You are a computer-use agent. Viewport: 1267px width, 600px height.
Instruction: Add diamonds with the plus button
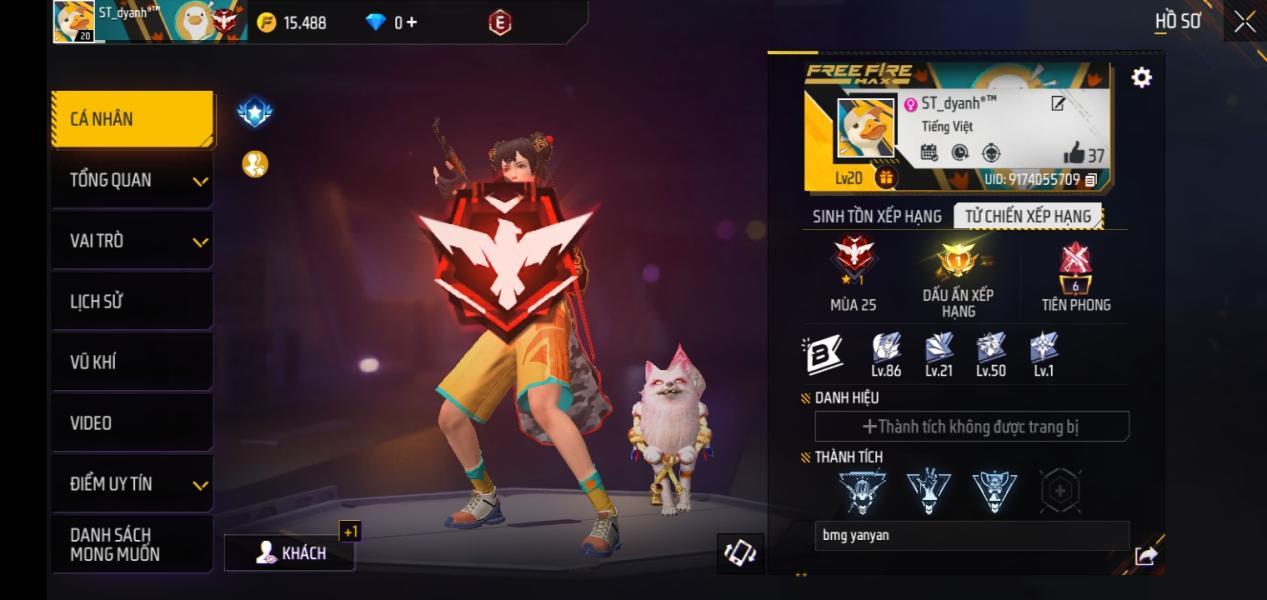pos(411,22)
